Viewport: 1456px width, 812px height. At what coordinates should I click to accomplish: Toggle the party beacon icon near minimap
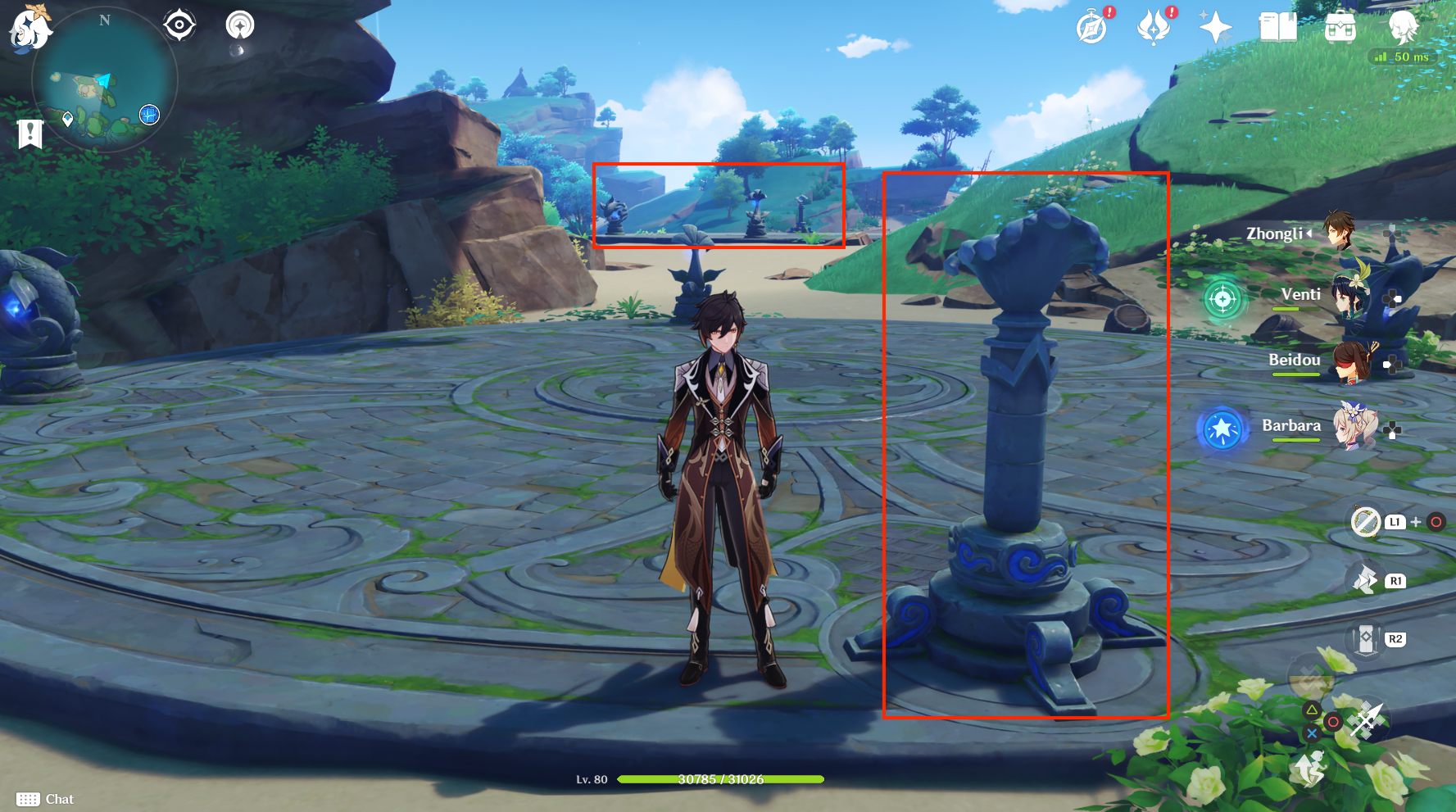click(238, 25)
